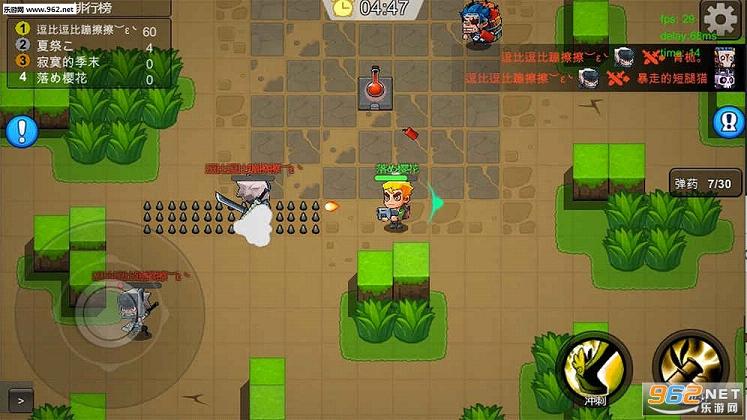The image size is (747, 420).
Task: Tap the blue exclamation icon above the ammo counter
Action: coord(730,123)
